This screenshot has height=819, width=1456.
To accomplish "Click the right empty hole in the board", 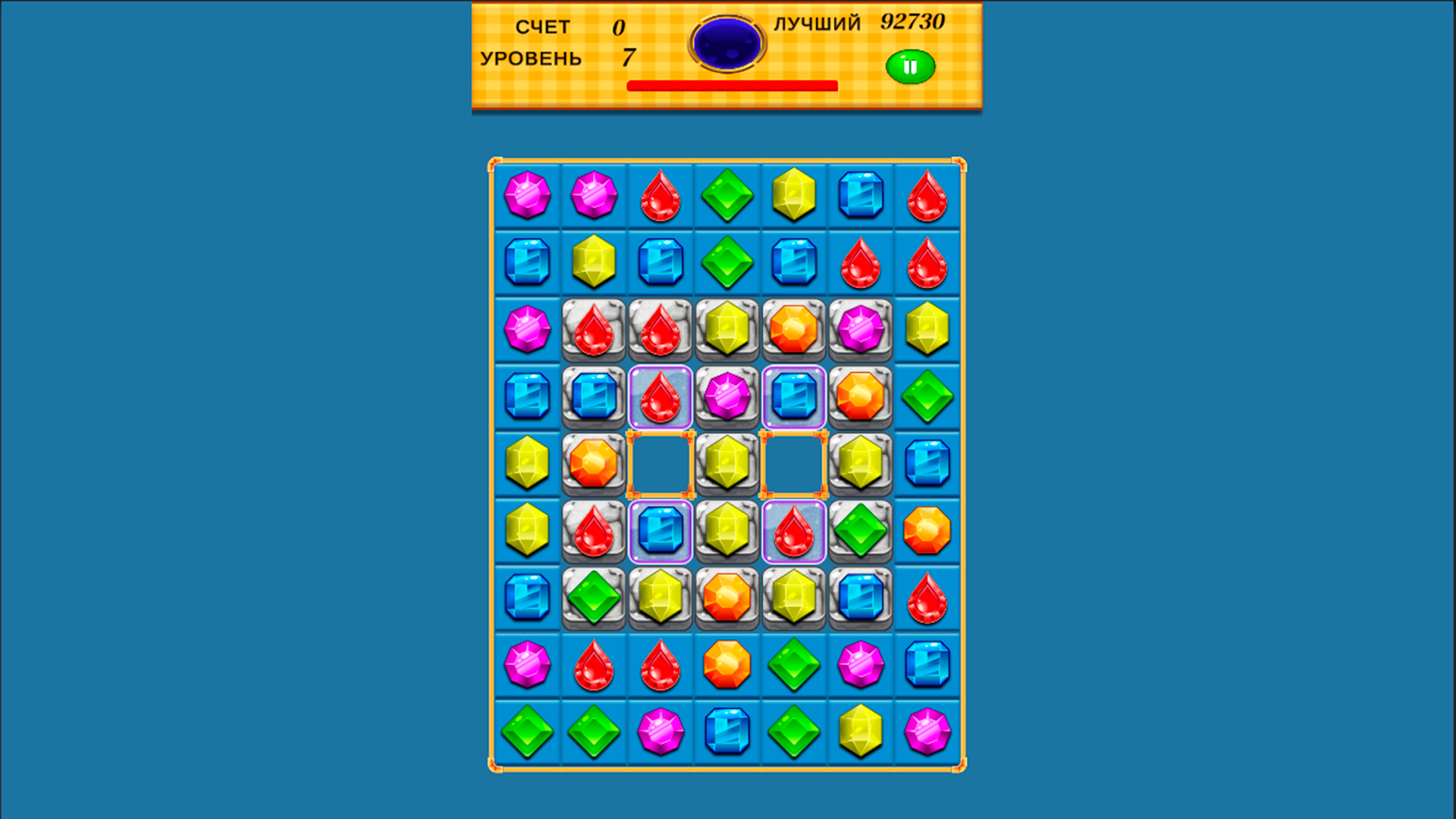I will [x=794, y=463].
